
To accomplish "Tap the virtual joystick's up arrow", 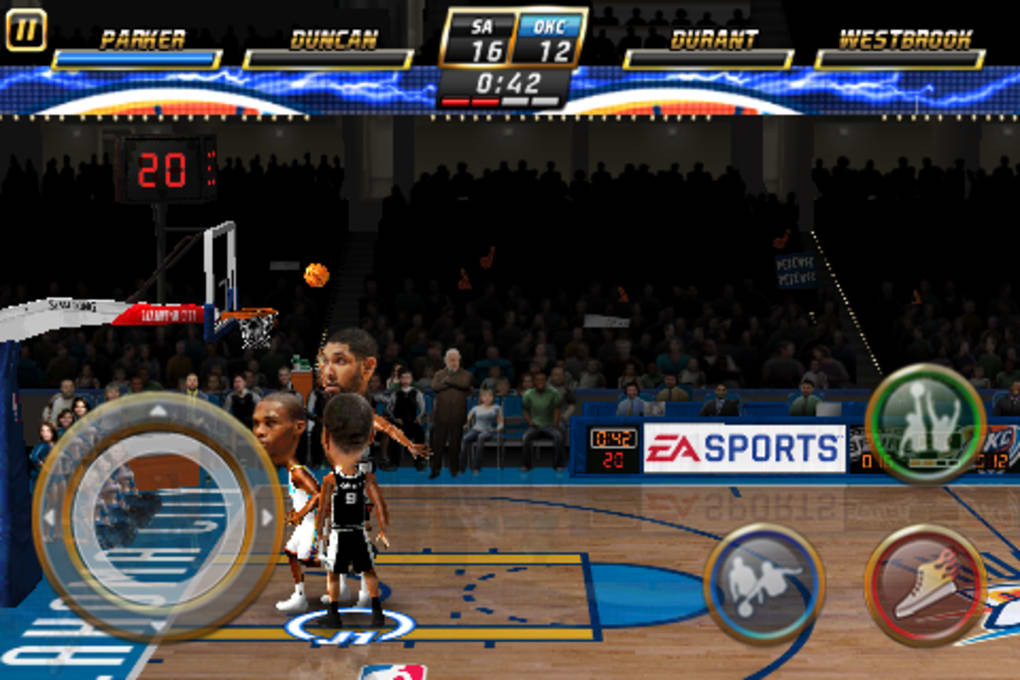I will 158,410.
